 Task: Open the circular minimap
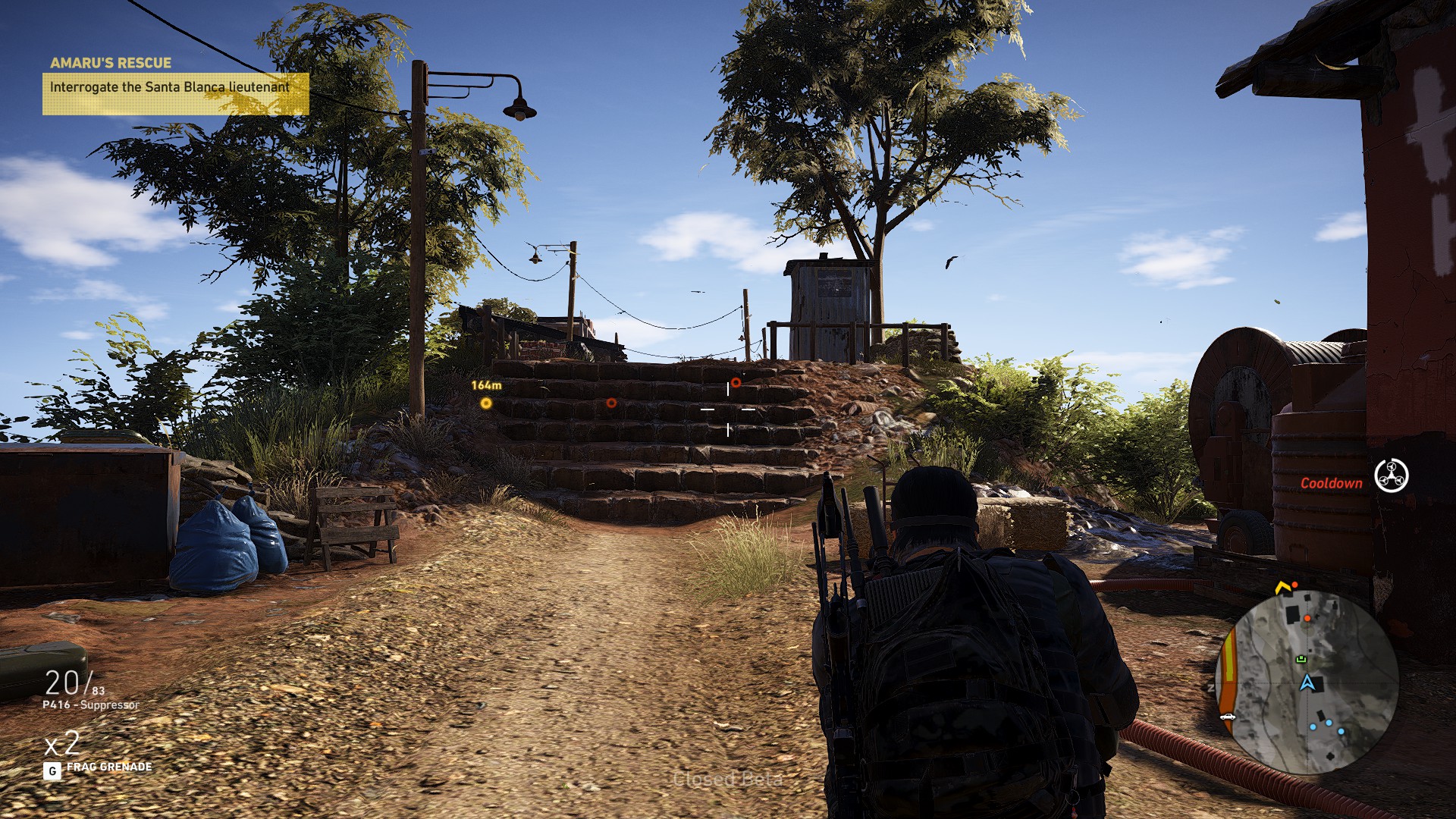(x=1307, y=681)
